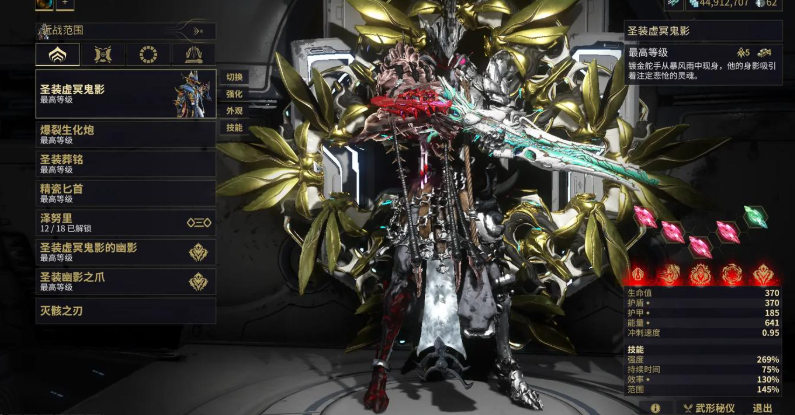Open the 外观 appearance option

tap(234, 111)
